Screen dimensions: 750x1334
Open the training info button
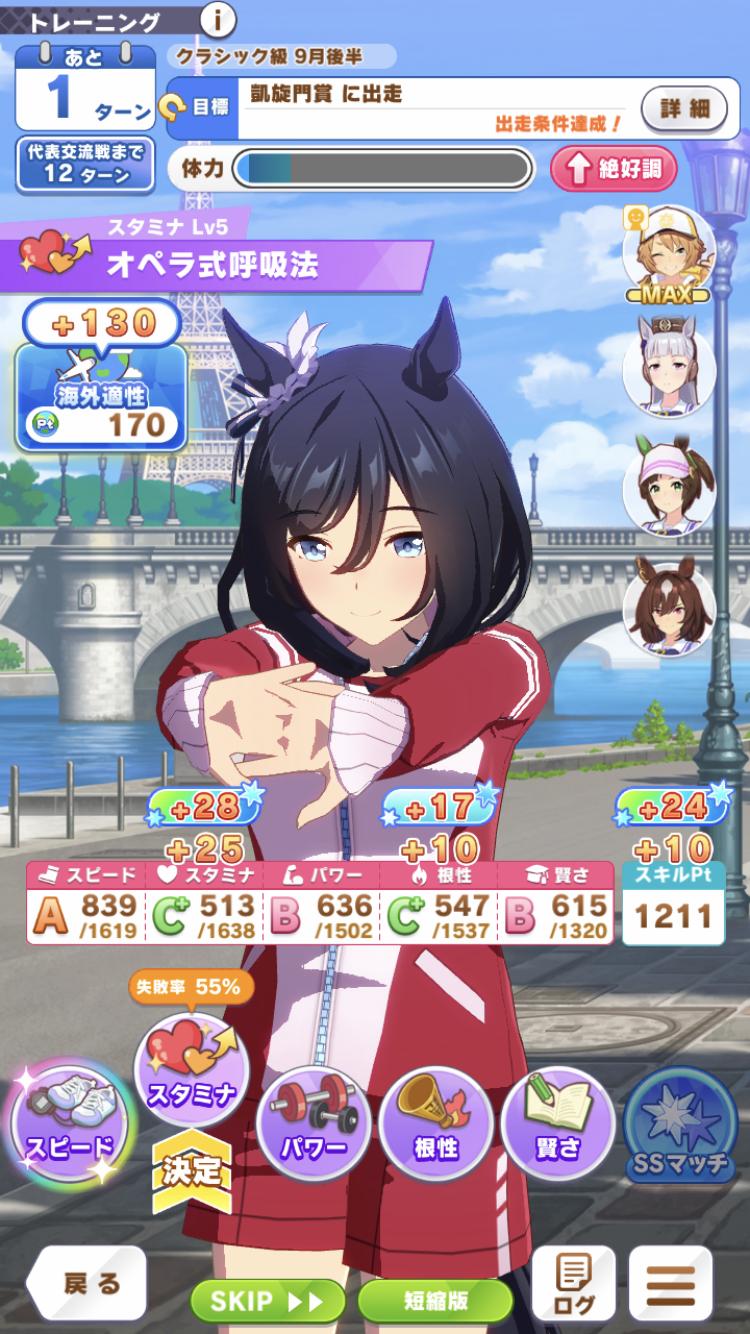[218, 19]
